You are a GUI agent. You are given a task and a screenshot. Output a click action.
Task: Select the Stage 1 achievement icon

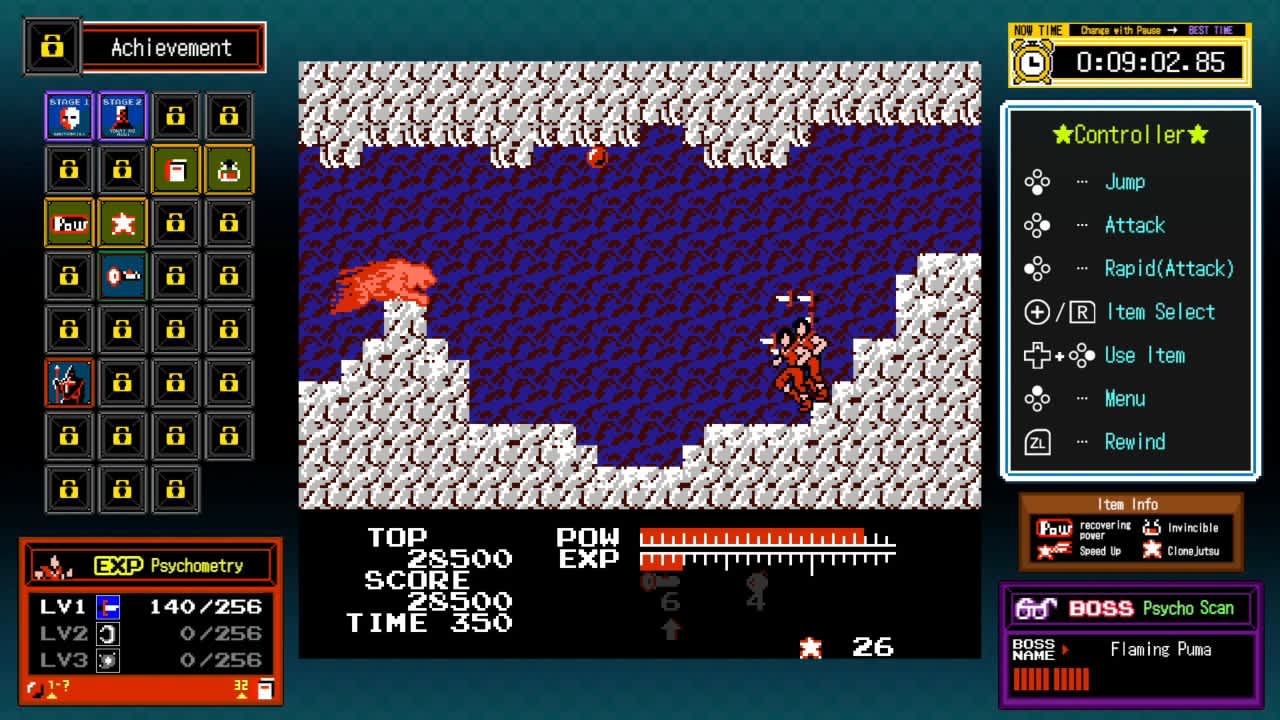(x=68, y=115)
